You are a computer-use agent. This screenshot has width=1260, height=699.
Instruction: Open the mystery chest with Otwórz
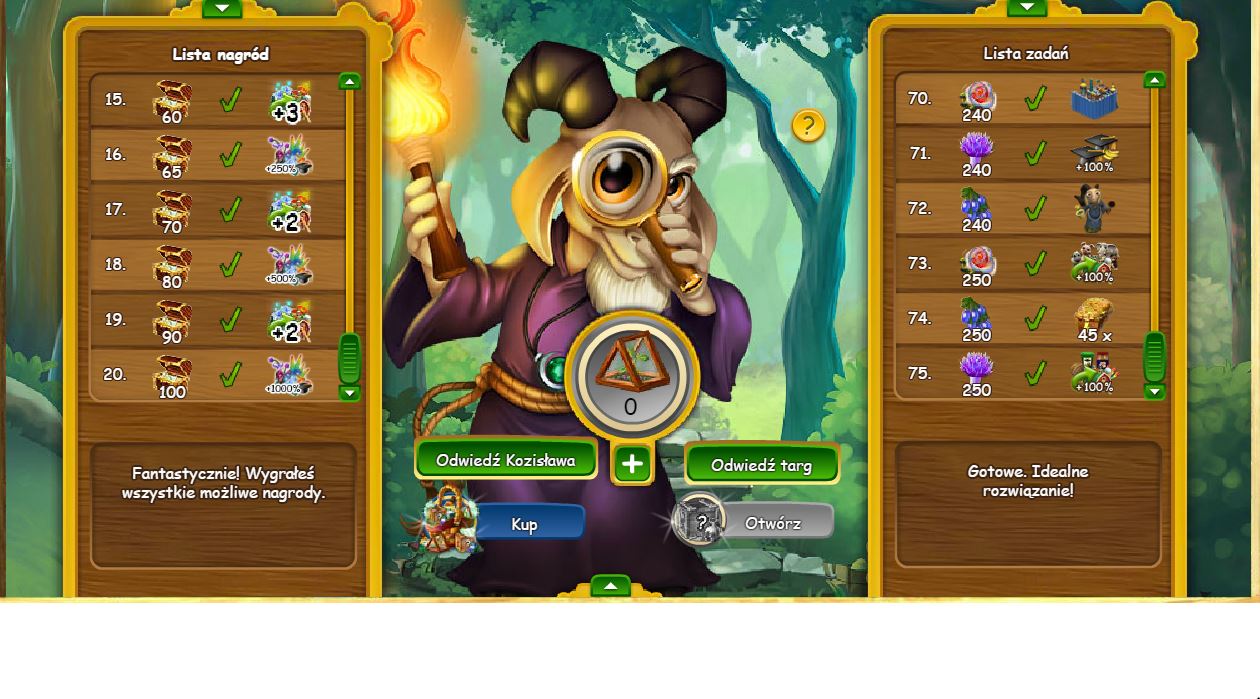(x=772, y=522)
